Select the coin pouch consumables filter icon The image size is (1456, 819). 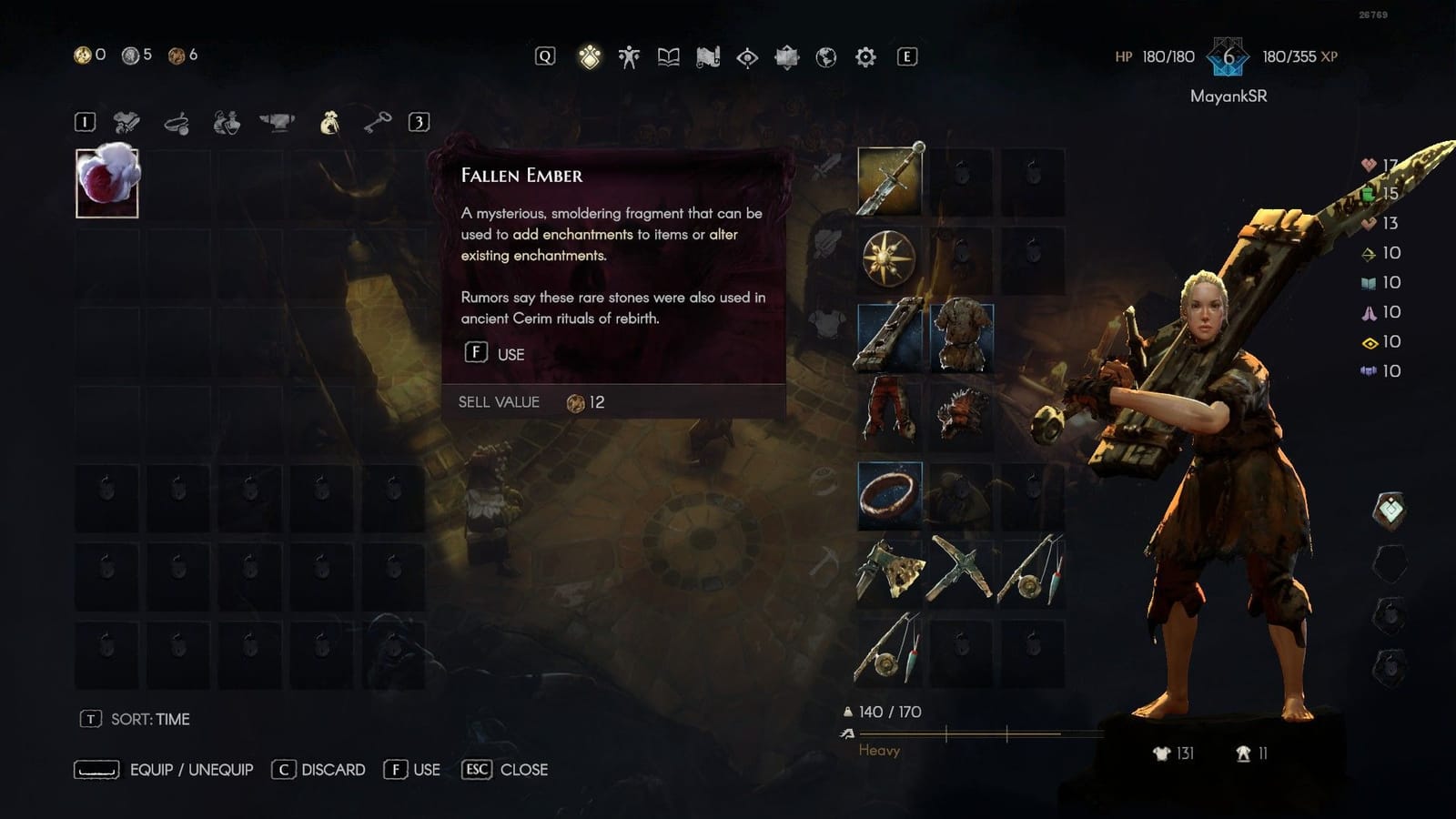(332, 121)
